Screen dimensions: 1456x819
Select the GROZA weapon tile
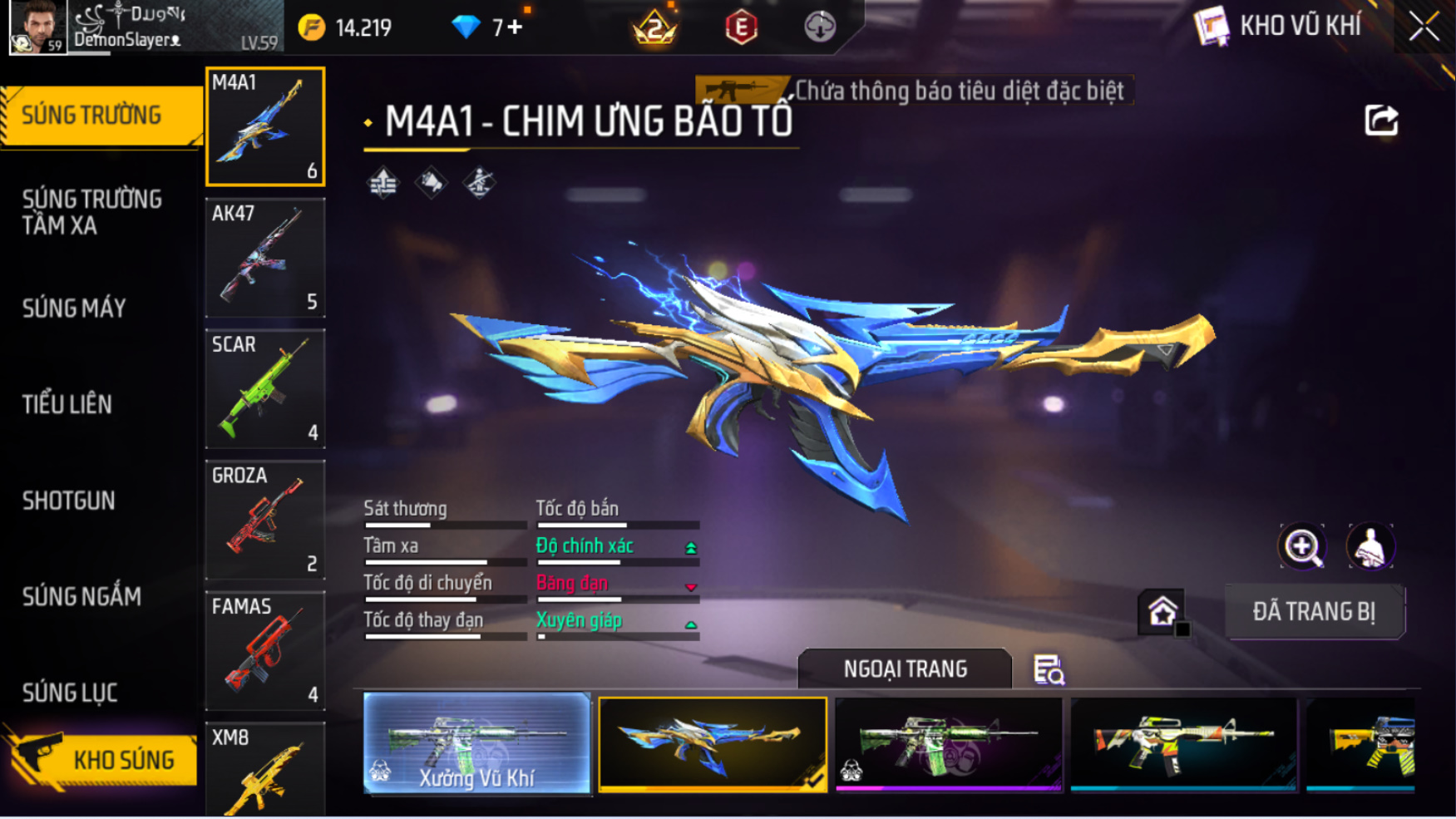click(265, 520)
